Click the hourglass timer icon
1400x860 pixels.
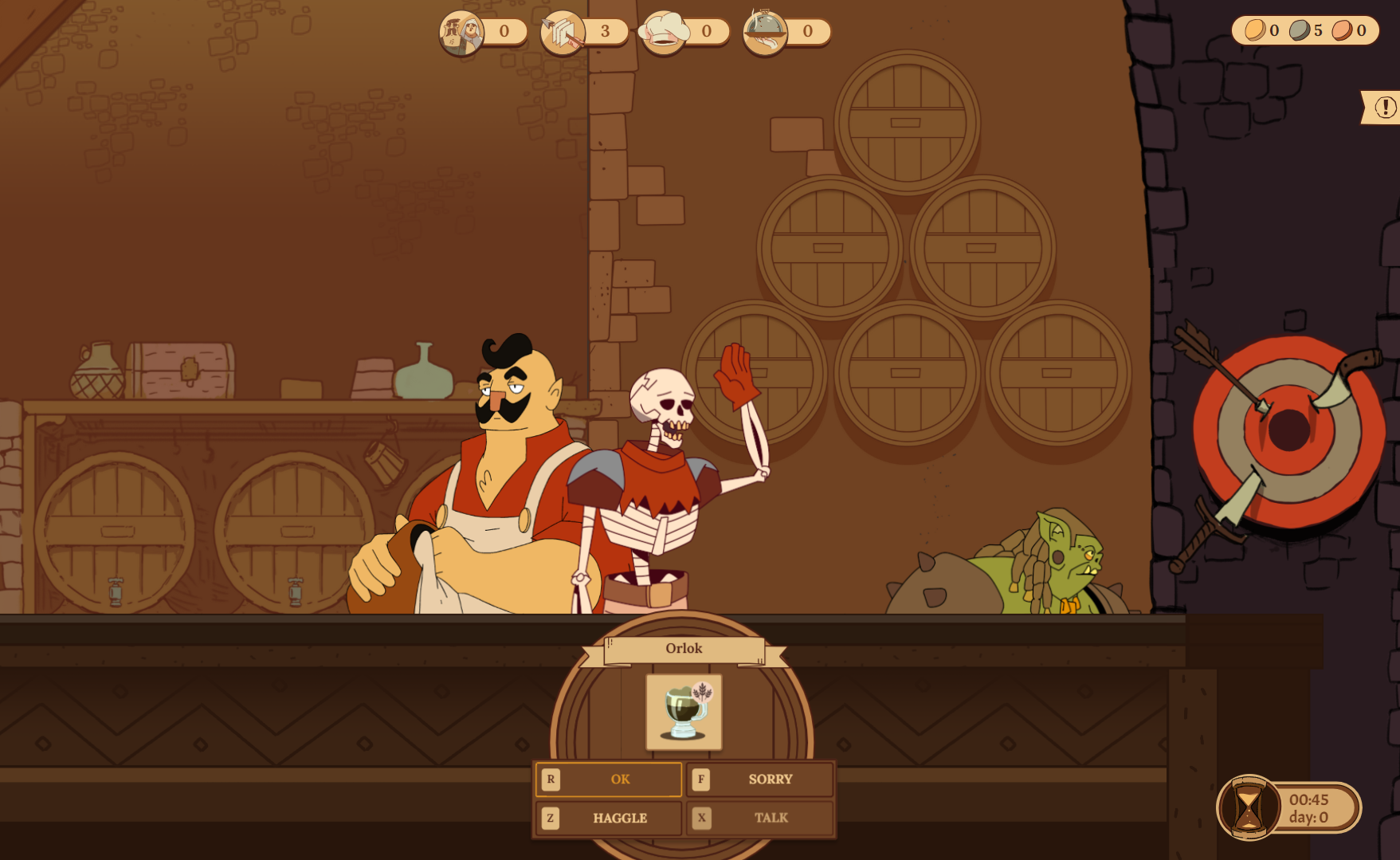click(1249, 807)
